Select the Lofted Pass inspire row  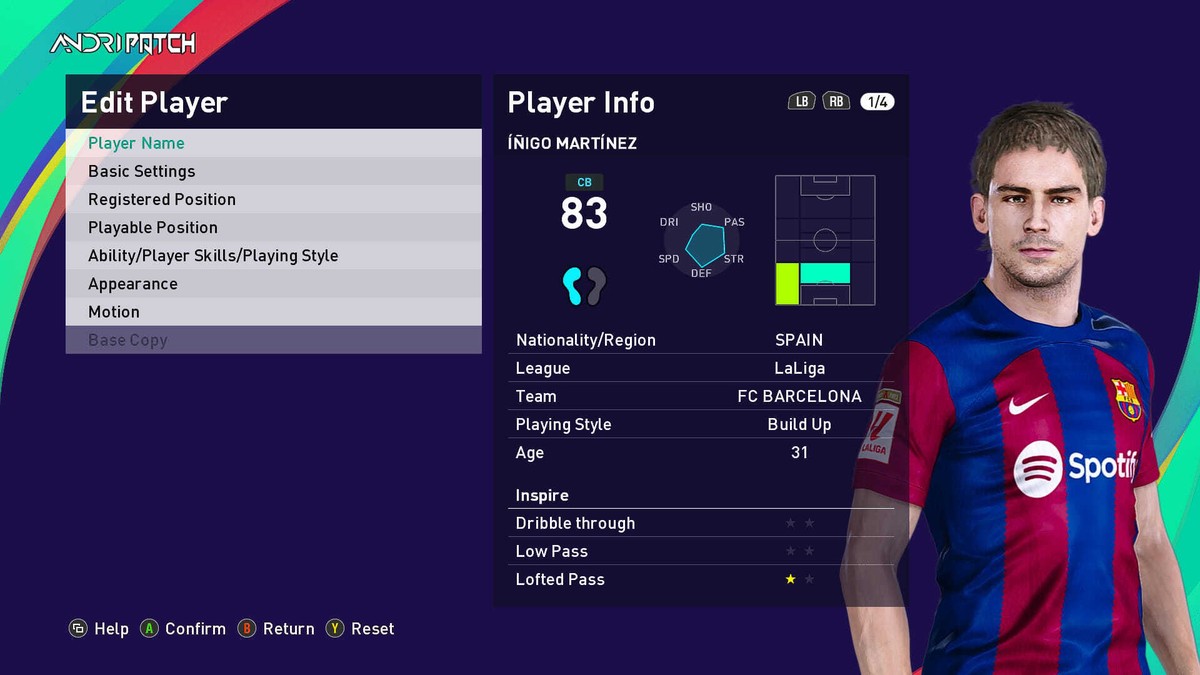point(700,579)
